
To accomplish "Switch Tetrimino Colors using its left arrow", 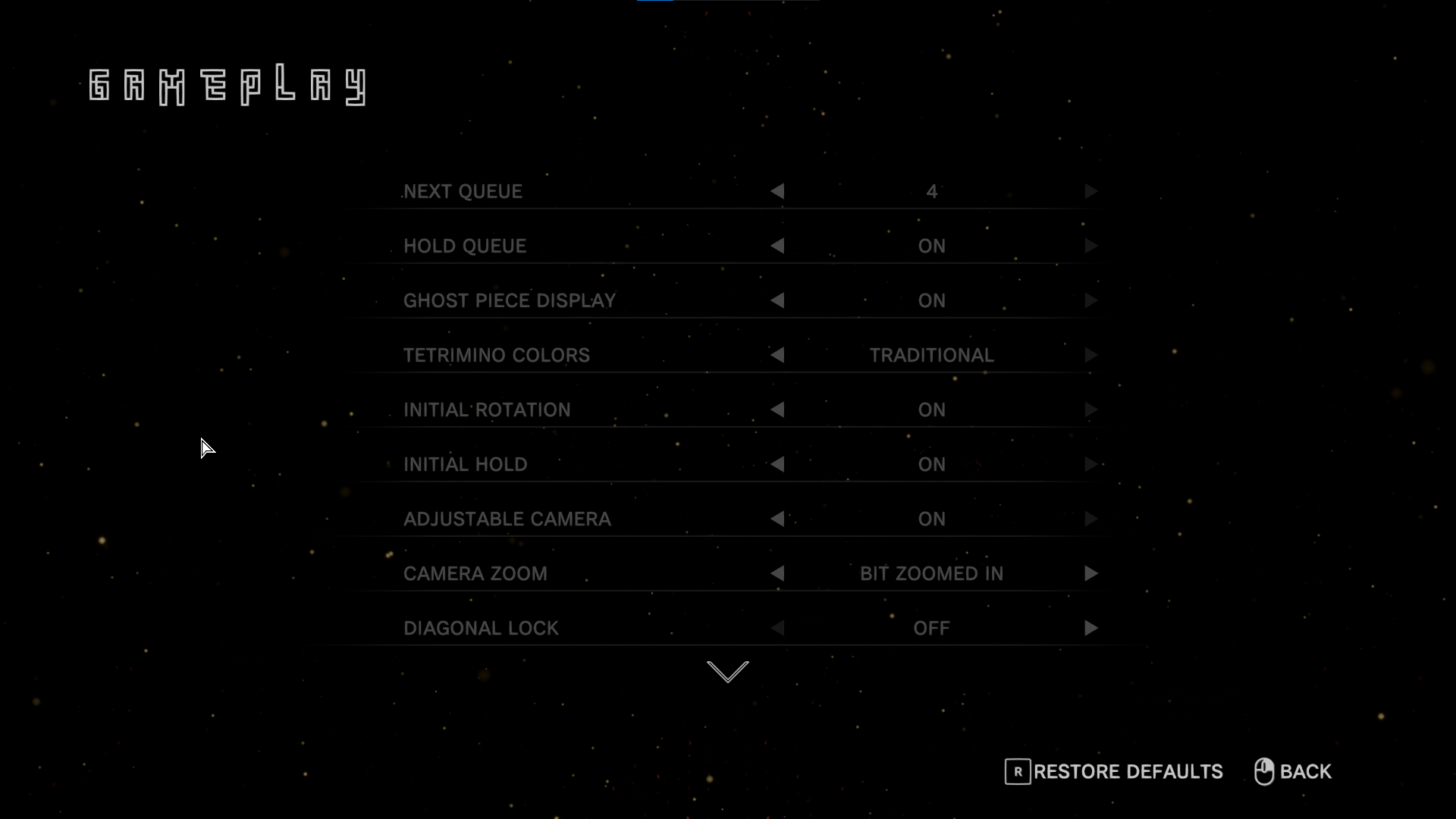I will point(777,356).
